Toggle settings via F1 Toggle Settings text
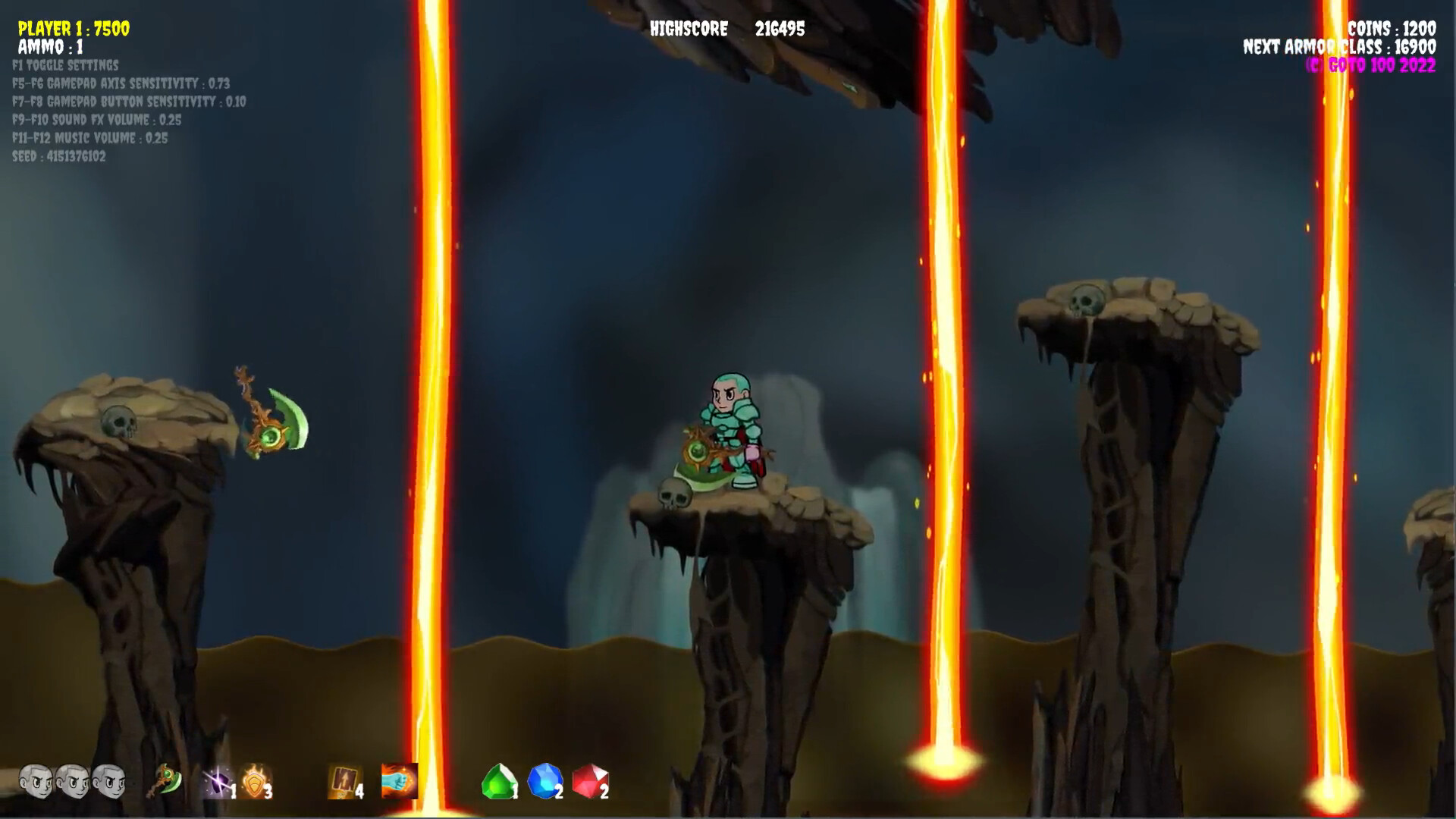1456x819 pixels. (x=65, y=66)
